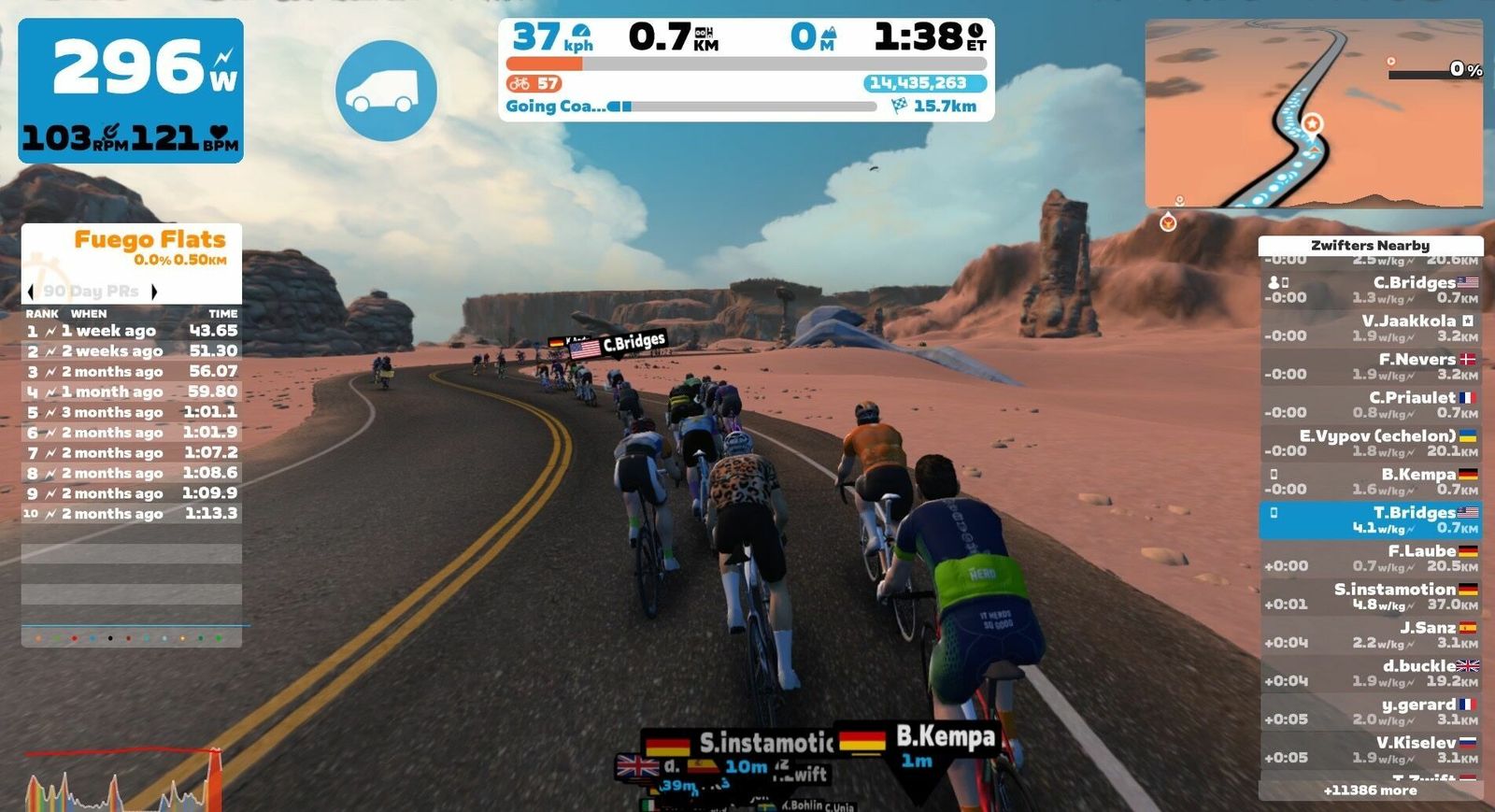Screen dimensions: 1495x812
Task: Activate the van power-up icon
Action: (386, 91)
